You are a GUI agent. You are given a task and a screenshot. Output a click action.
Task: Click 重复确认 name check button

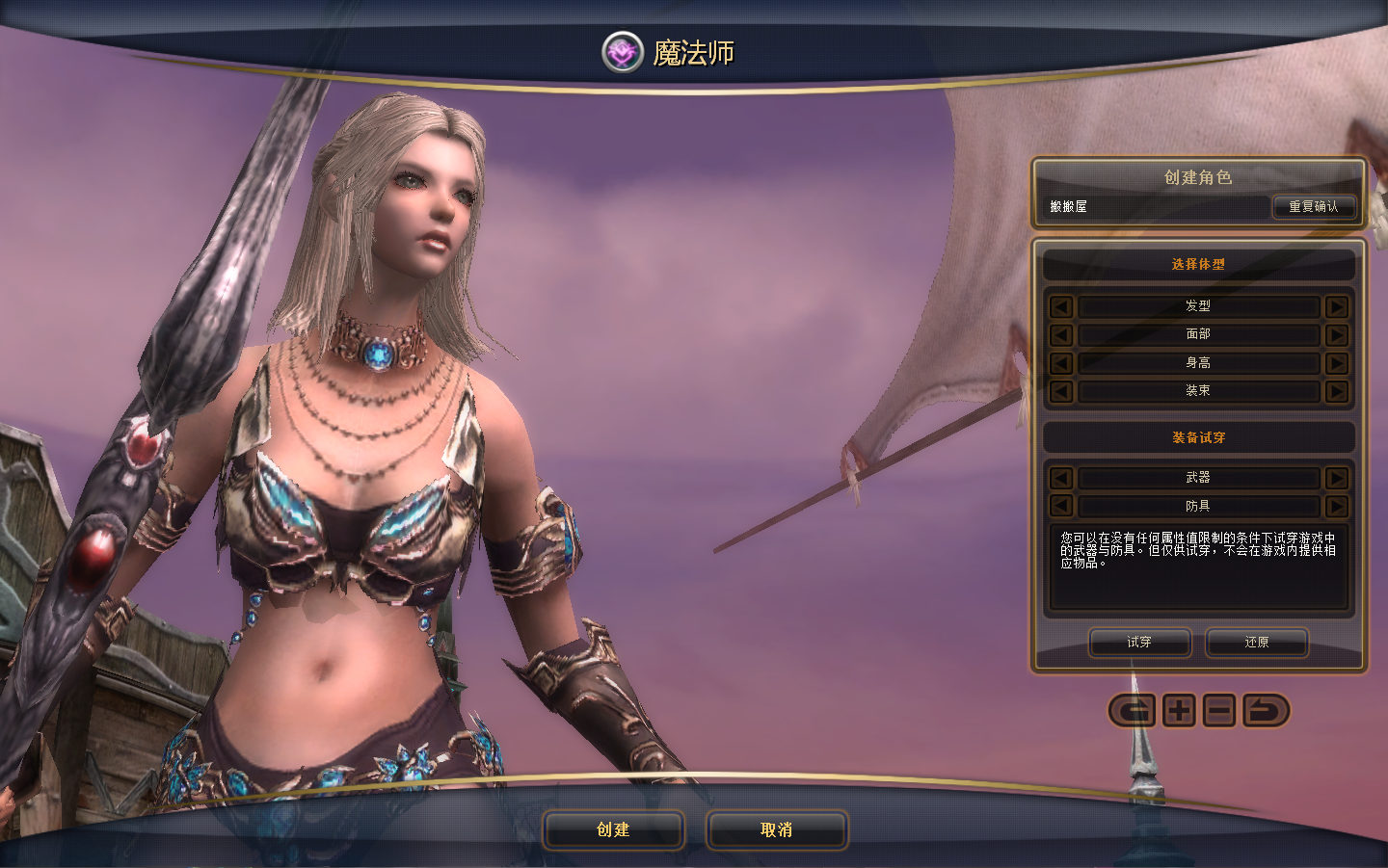point(1314,206)
